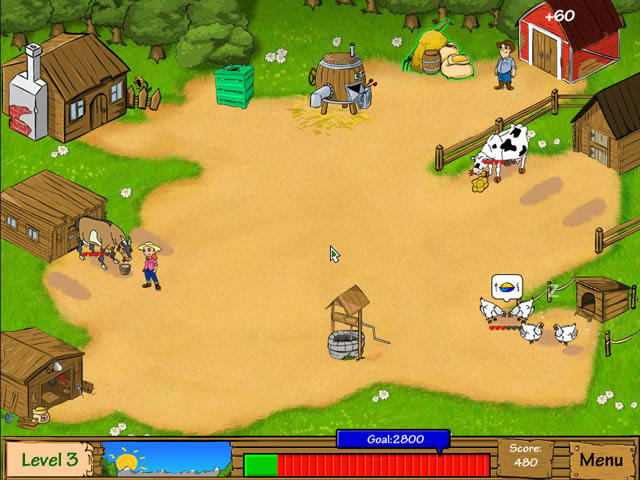Click the chickens' feed request bubble
This screenshot has width=640, height=480.
pos(507,286)
